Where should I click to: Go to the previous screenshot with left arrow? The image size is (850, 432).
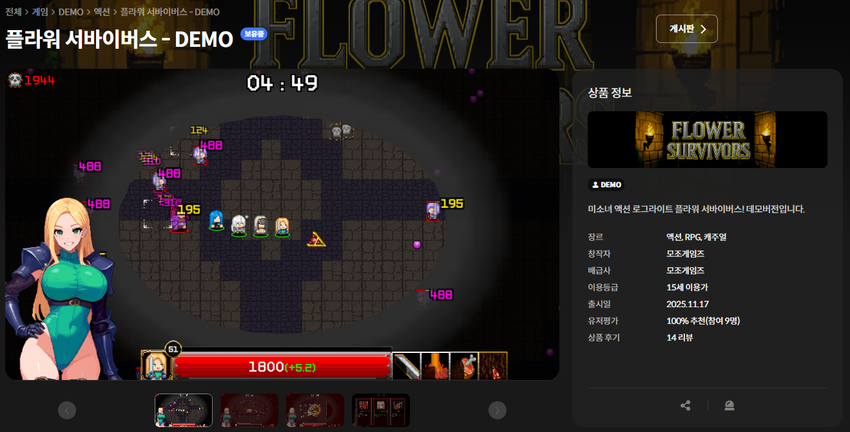coord(67,410)
